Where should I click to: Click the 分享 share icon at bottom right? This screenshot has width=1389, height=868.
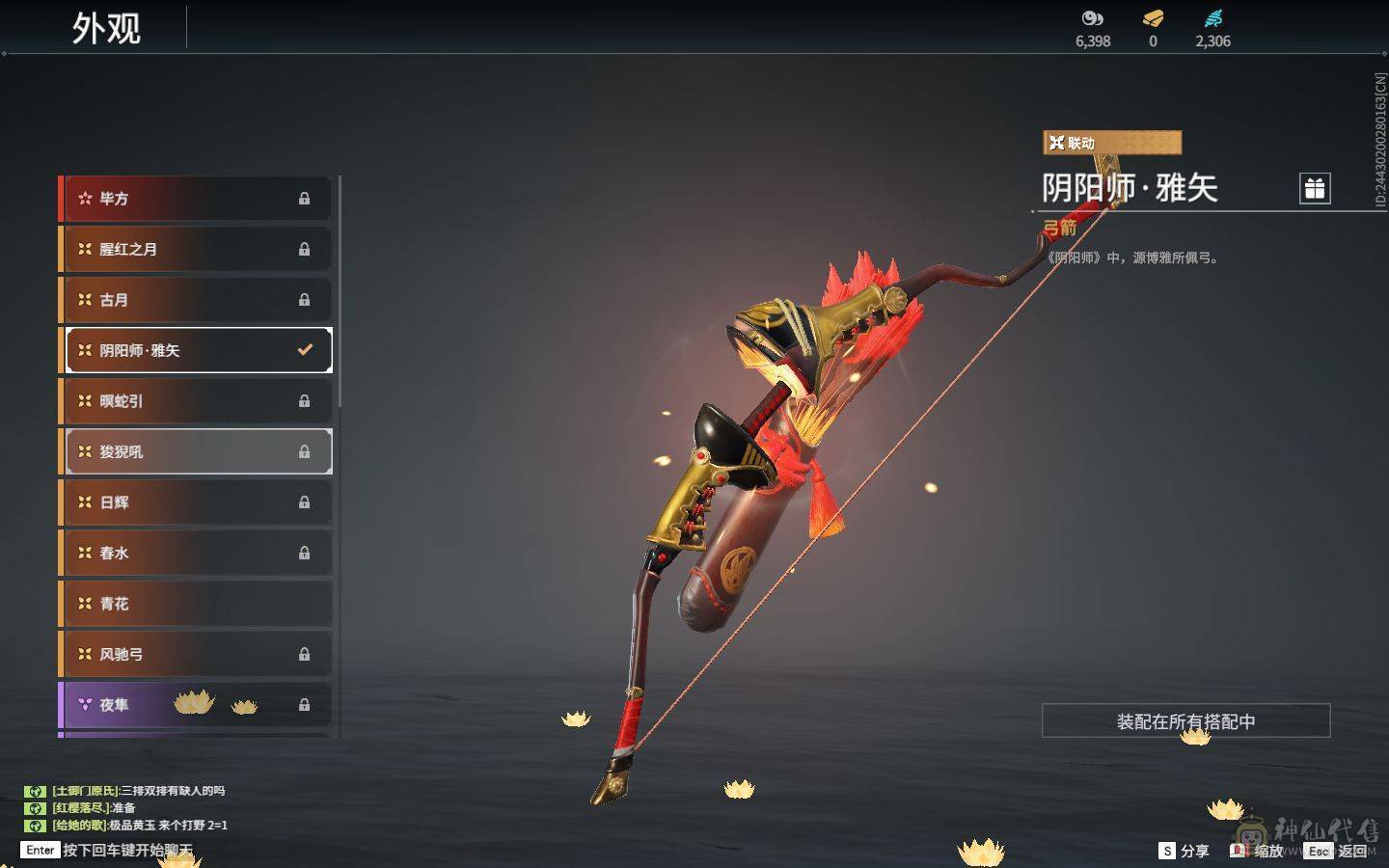click(x=1168, y=852)
